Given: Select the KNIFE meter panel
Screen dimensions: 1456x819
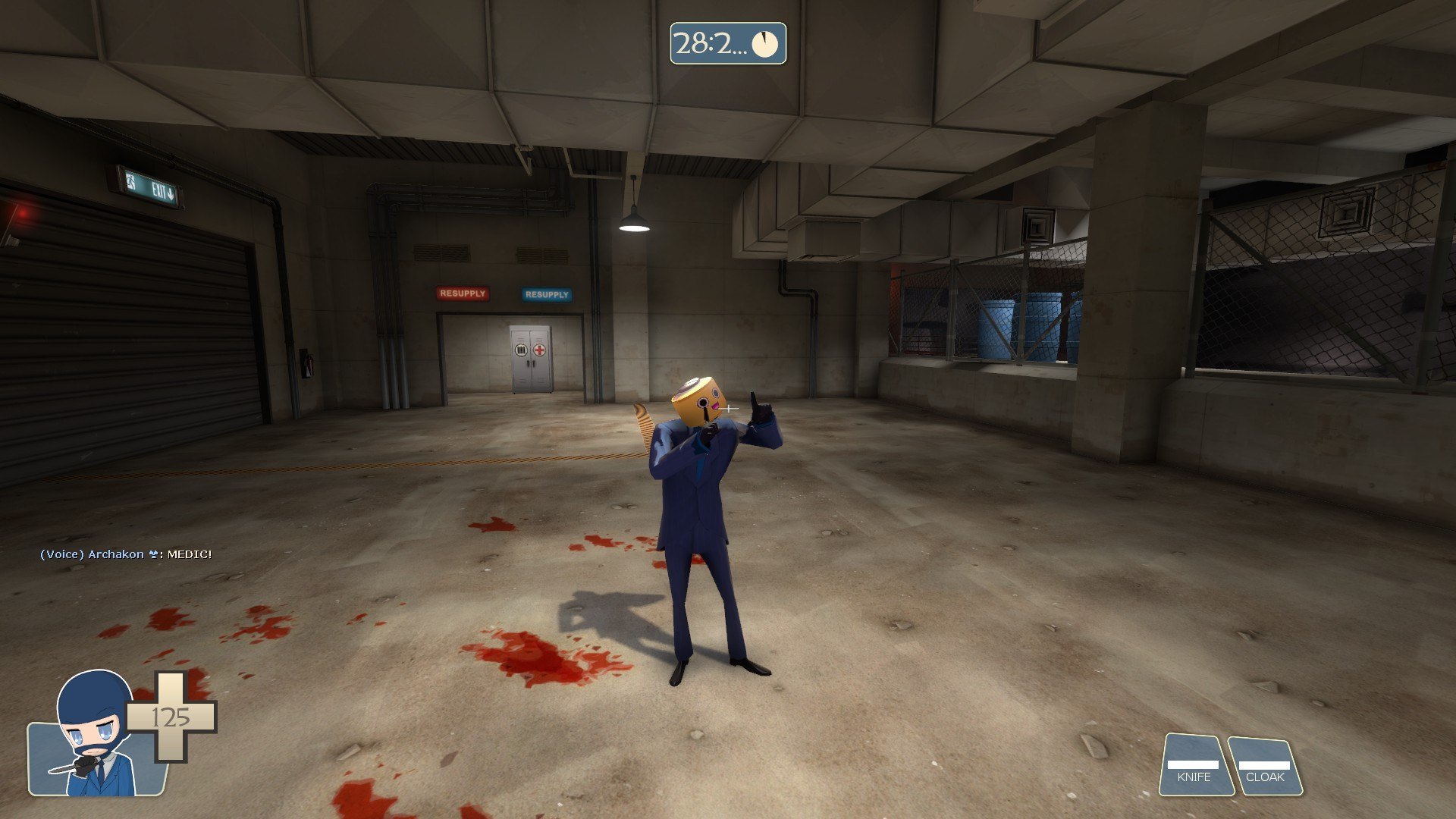Looking at the screenshot, I should pos(1195,766).
